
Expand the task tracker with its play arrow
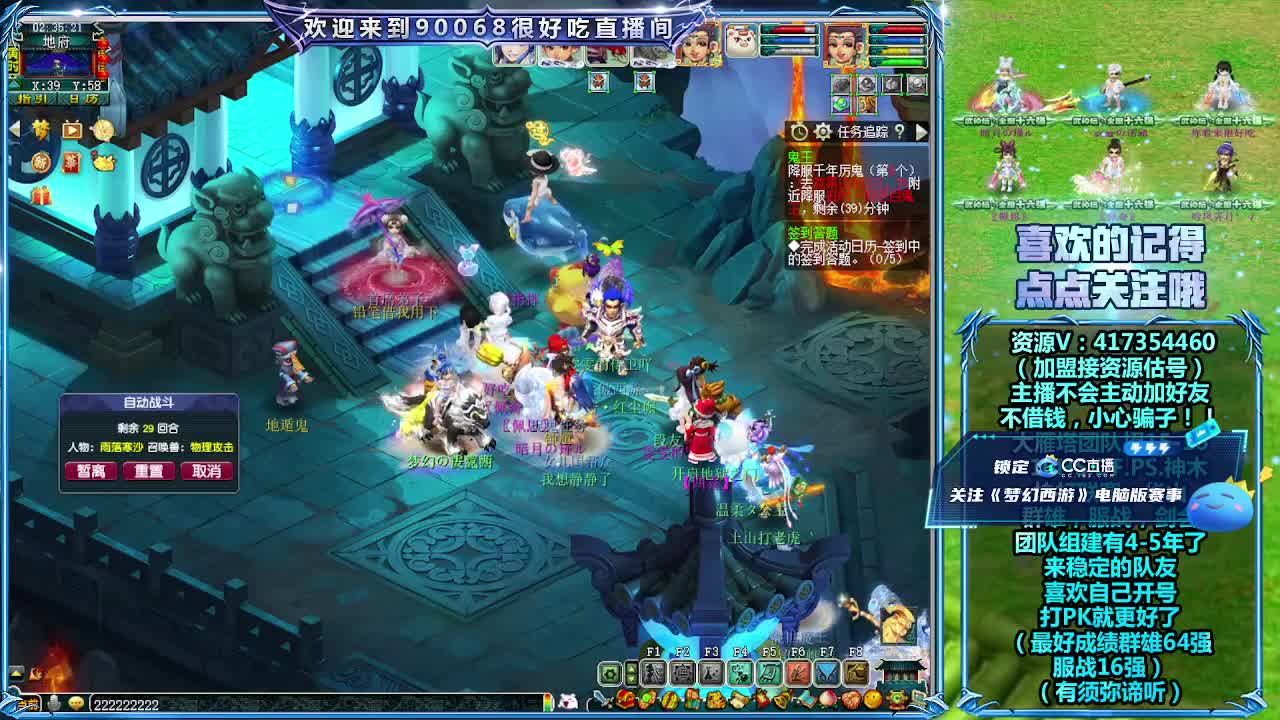point(922,132)
